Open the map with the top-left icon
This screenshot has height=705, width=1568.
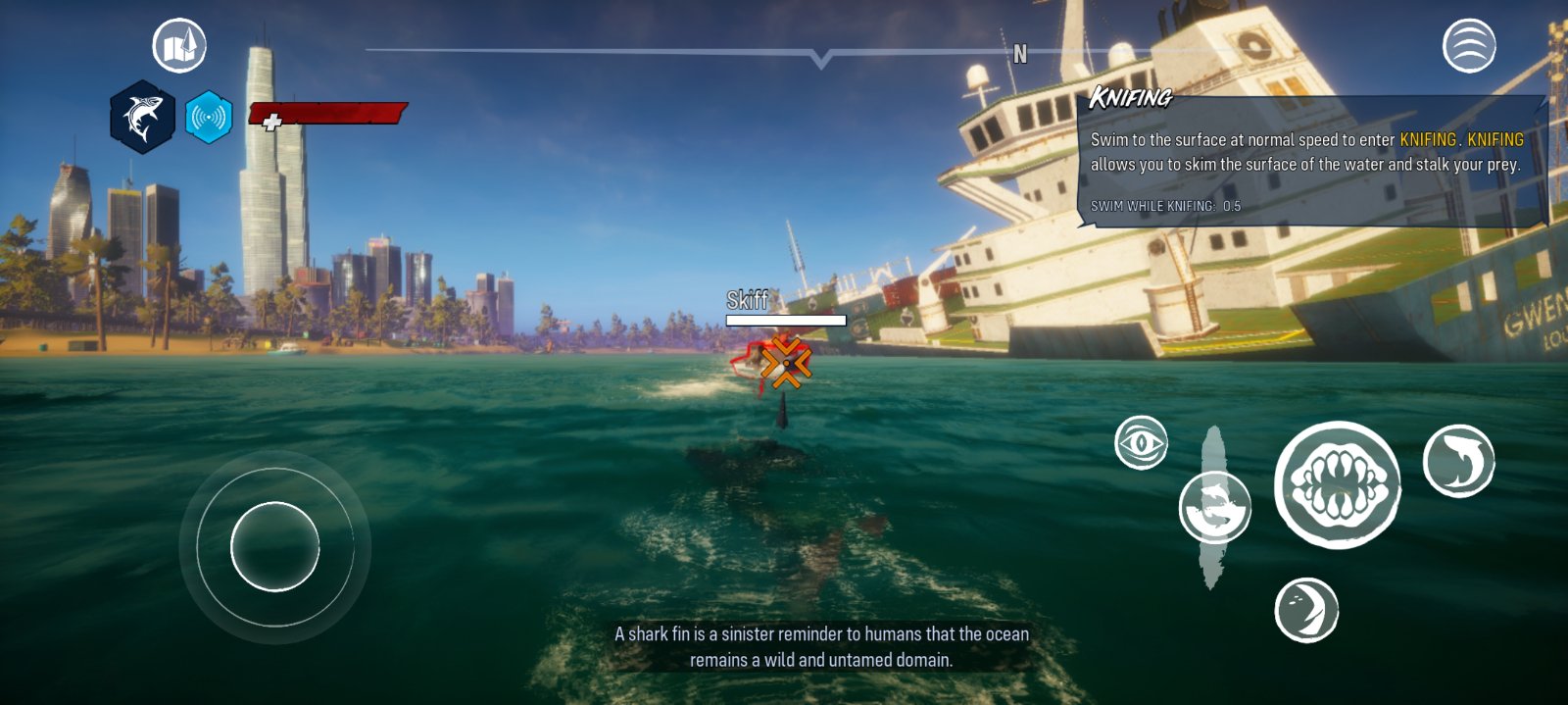click(179, 46)
